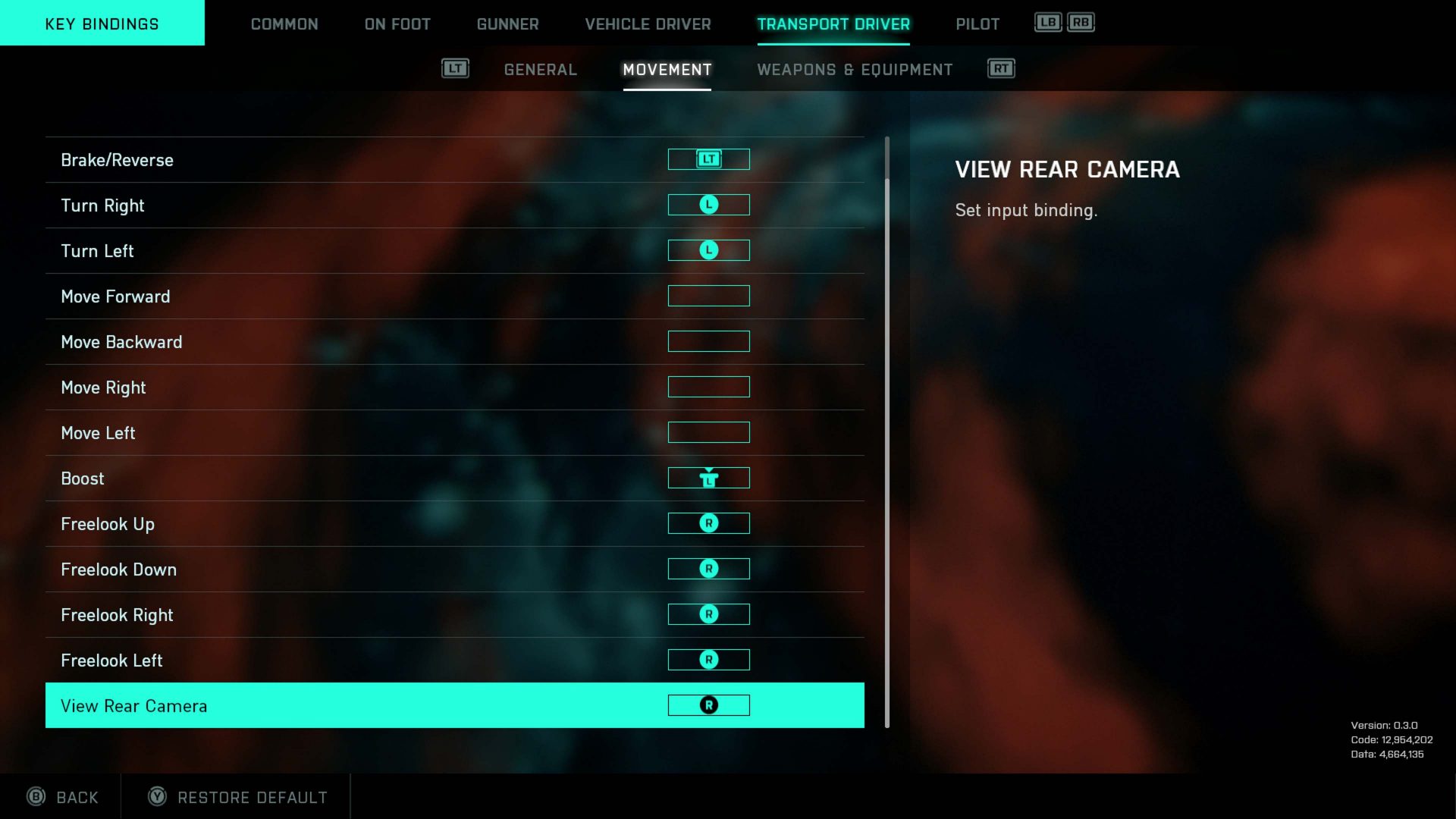1456x819 pixels.
Task: Click the right stick binding for Freelook Up
Action: pyautogui.click(x=708, y=522)
